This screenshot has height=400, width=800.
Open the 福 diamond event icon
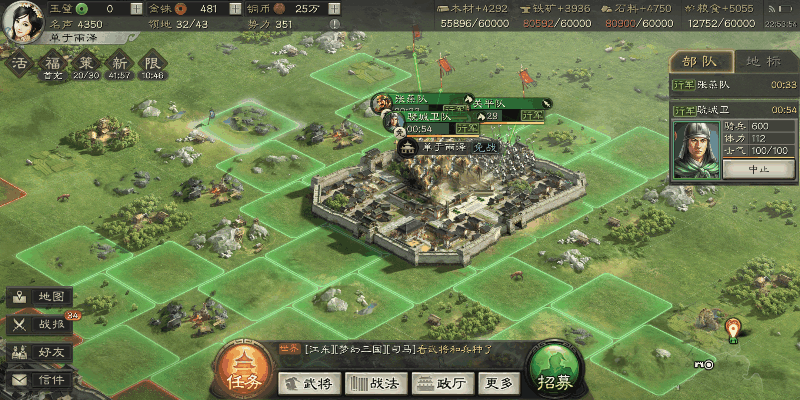52,63
